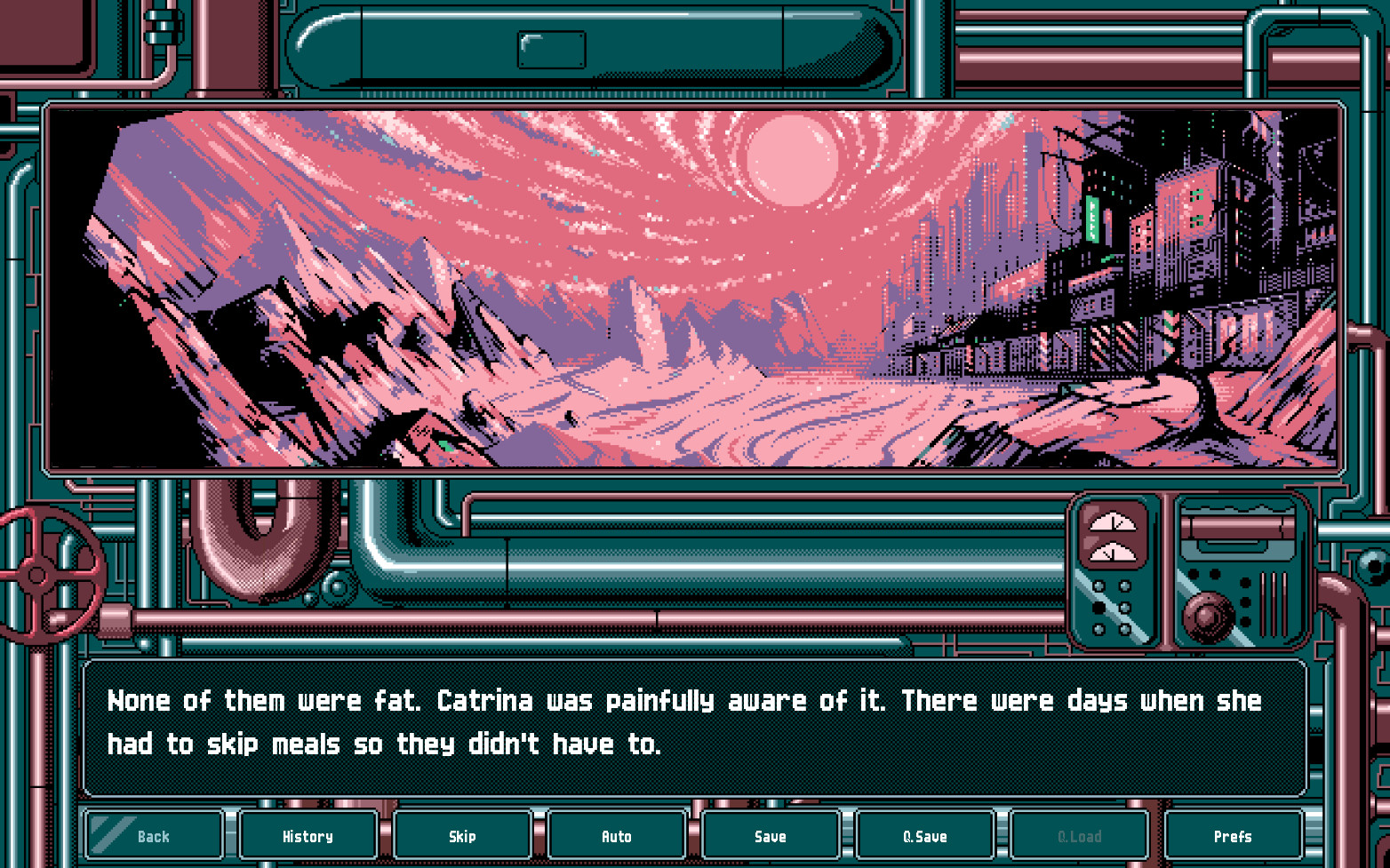1390x868 pixels.
Task: Open the History log
Action: point(308,836)
